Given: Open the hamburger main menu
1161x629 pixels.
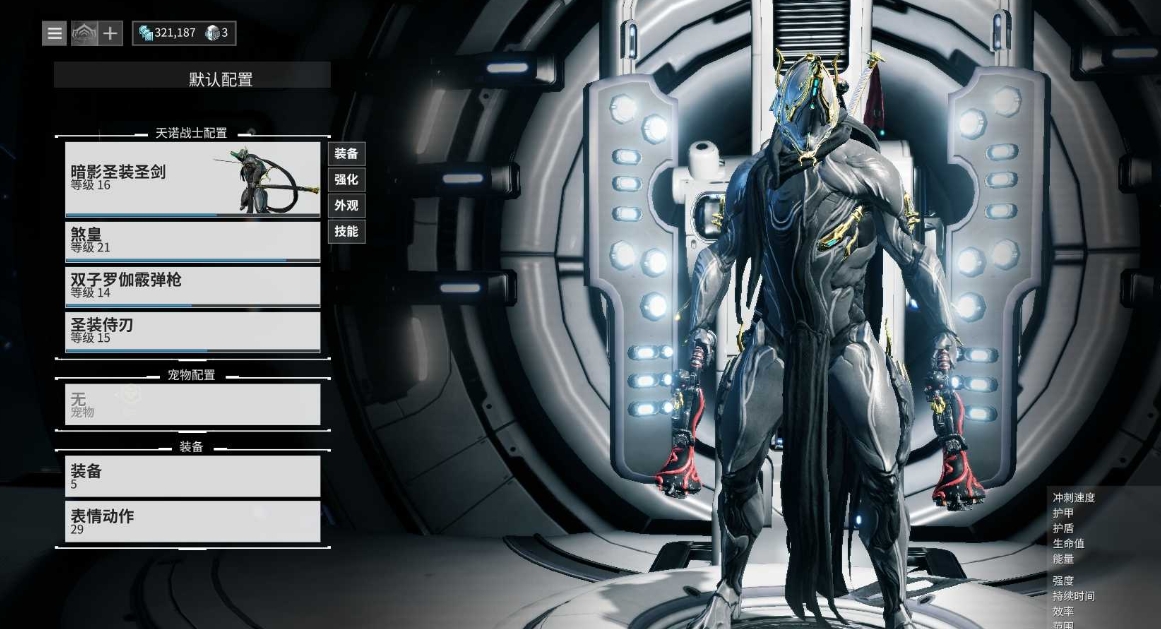Looking at the screenshot, I should click(x=54, y=33).
